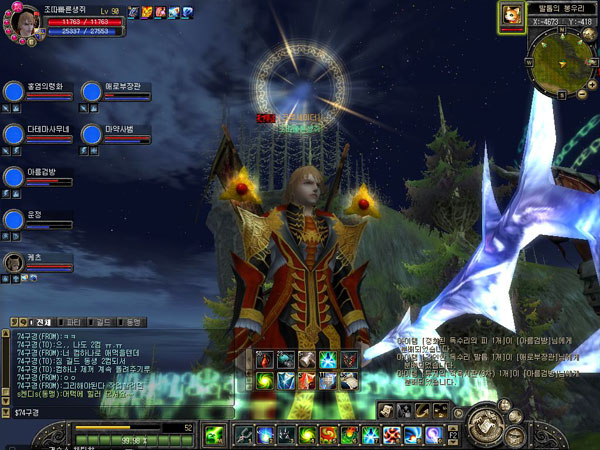Select the pet portrait with yellow border
This screenshot has height=450, width=600.
pyautogui.click(x=511, y=15)
